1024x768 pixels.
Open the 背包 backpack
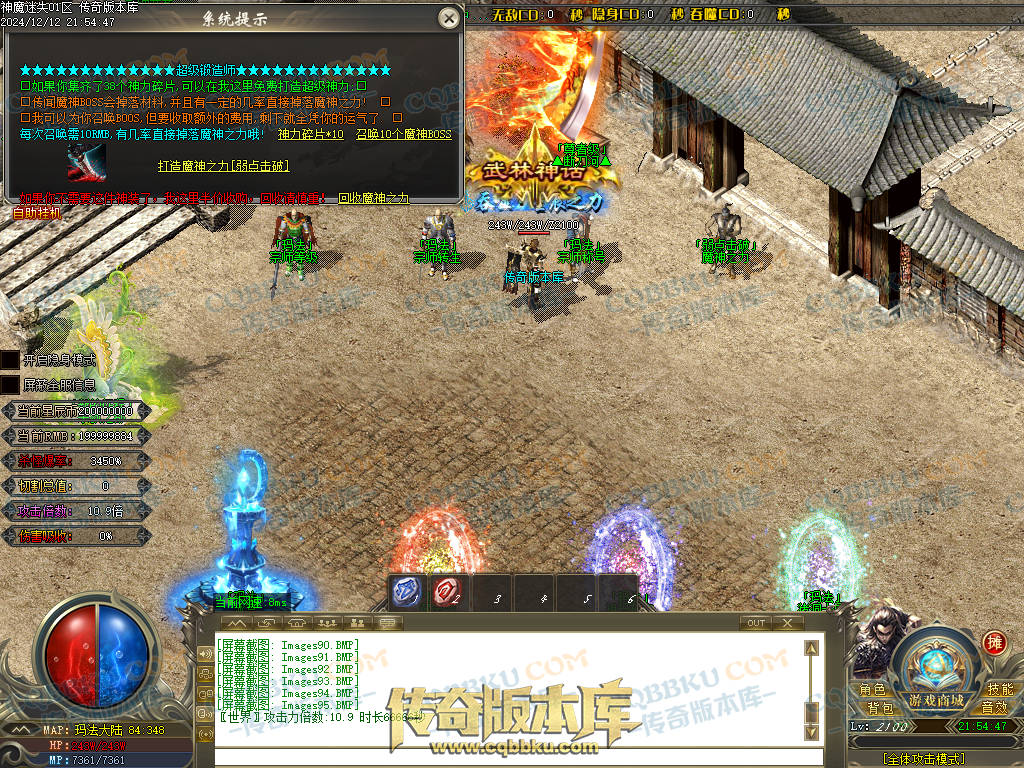click(880, 708)
